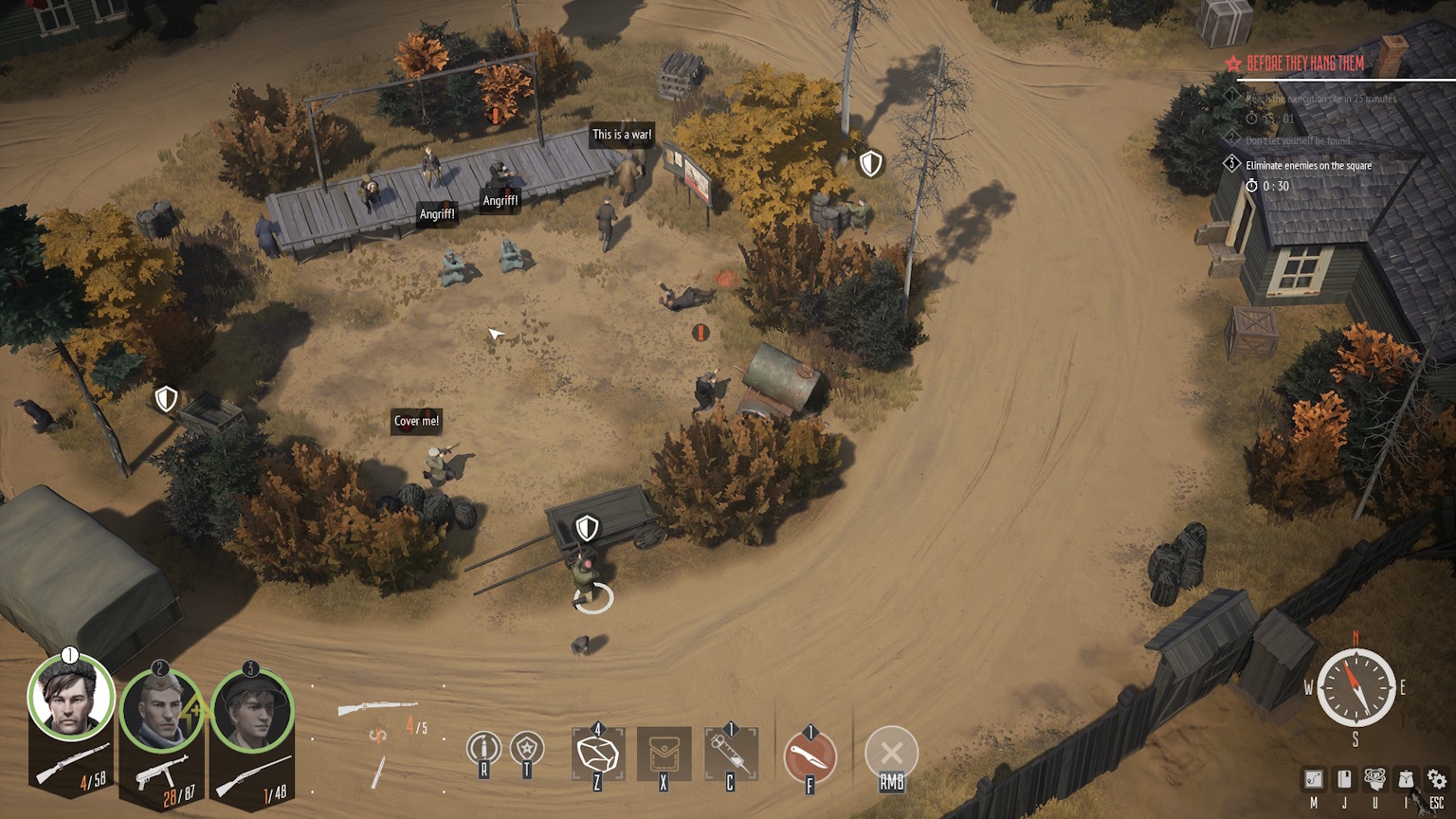Activate the knife attack ability

[x=810, y=756]
